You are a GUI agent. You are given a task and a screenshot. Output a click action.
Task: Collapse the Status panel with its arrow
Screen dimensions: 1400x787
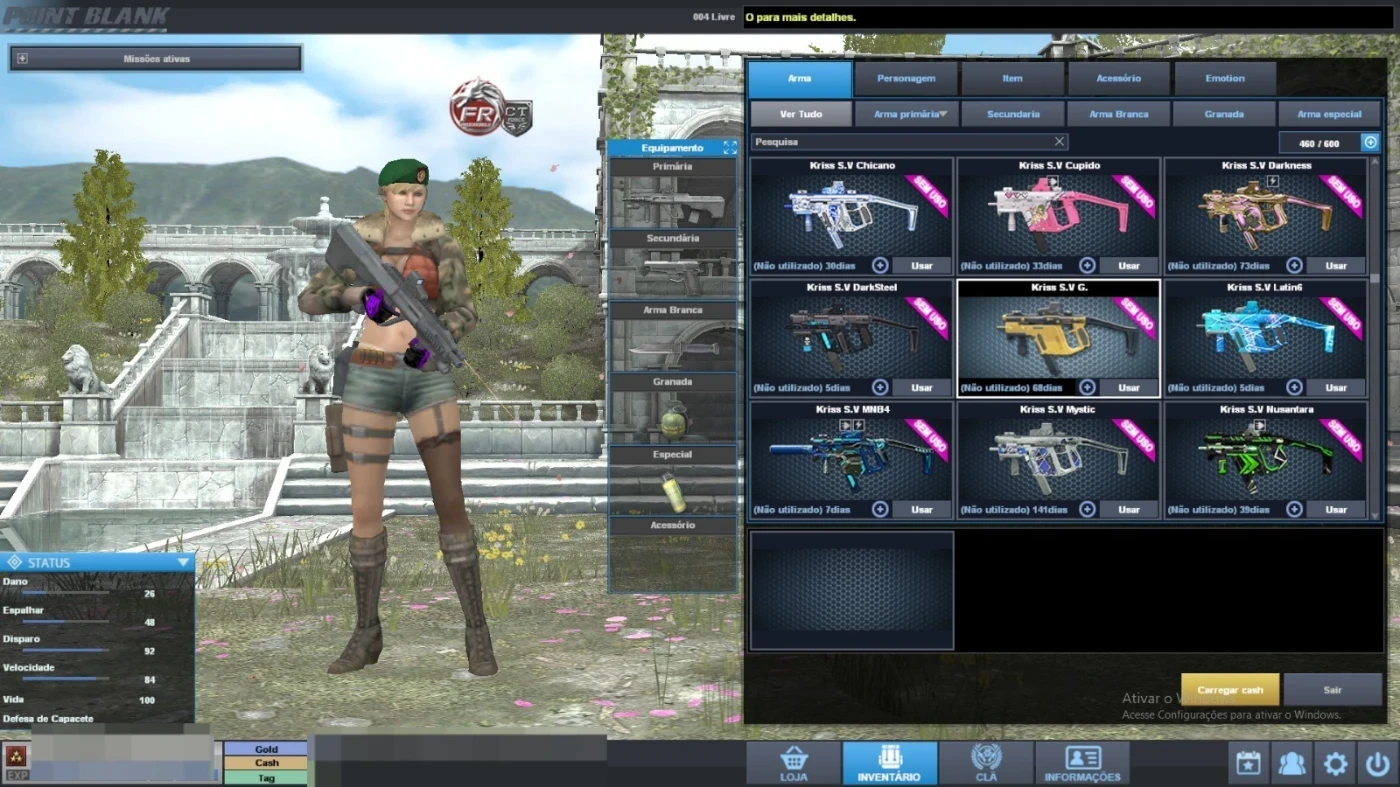pyautogui.click(x=183, y=562)
